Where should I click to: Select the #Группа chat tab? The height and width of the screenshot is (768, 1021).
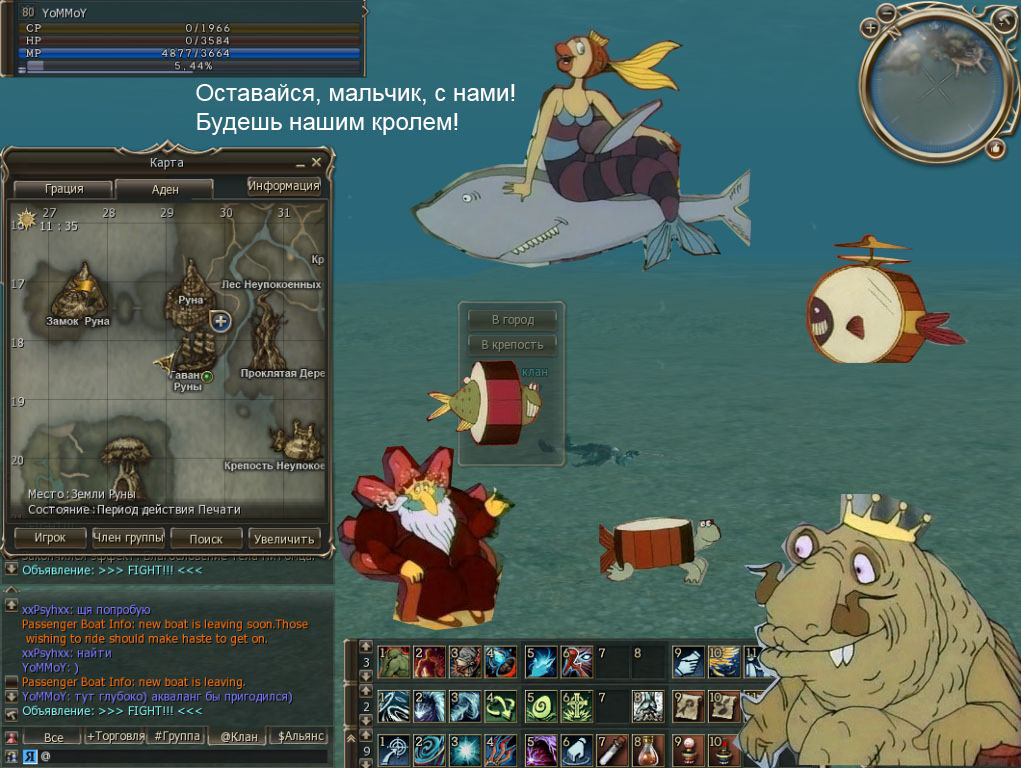[175, 737]
